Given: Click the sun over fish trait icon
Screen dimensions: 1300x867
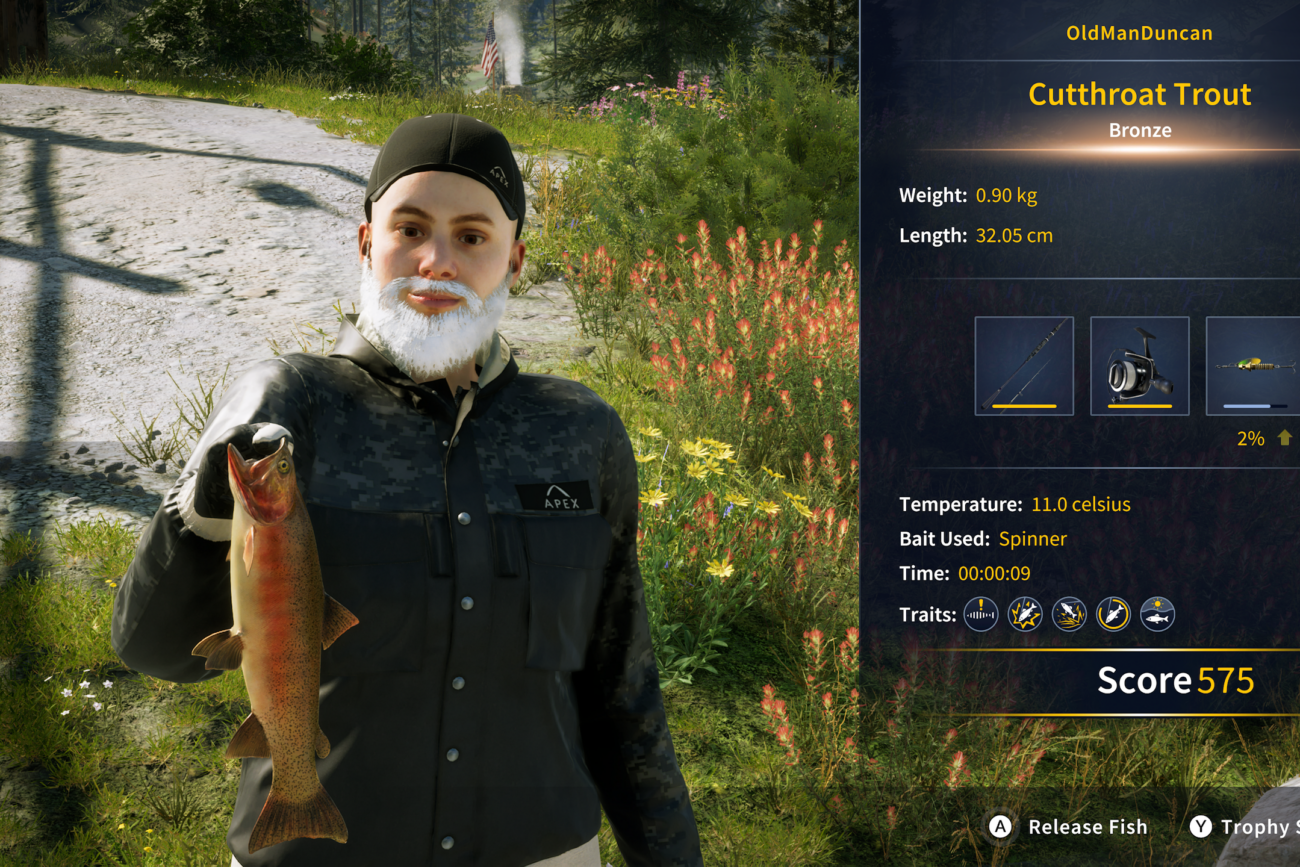Looking at the screenshot, I should (1157, 614).
